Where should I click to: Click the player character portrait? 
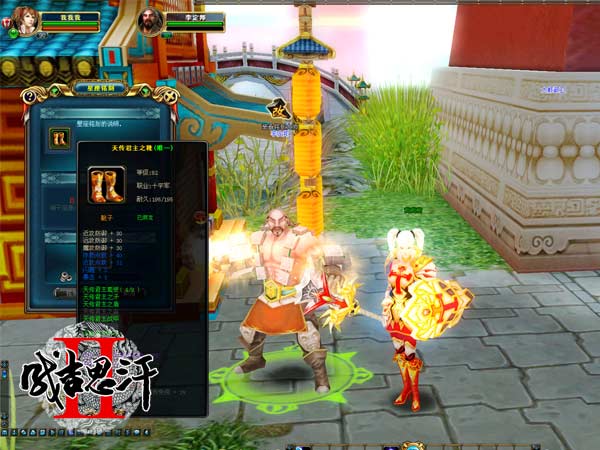23,19
